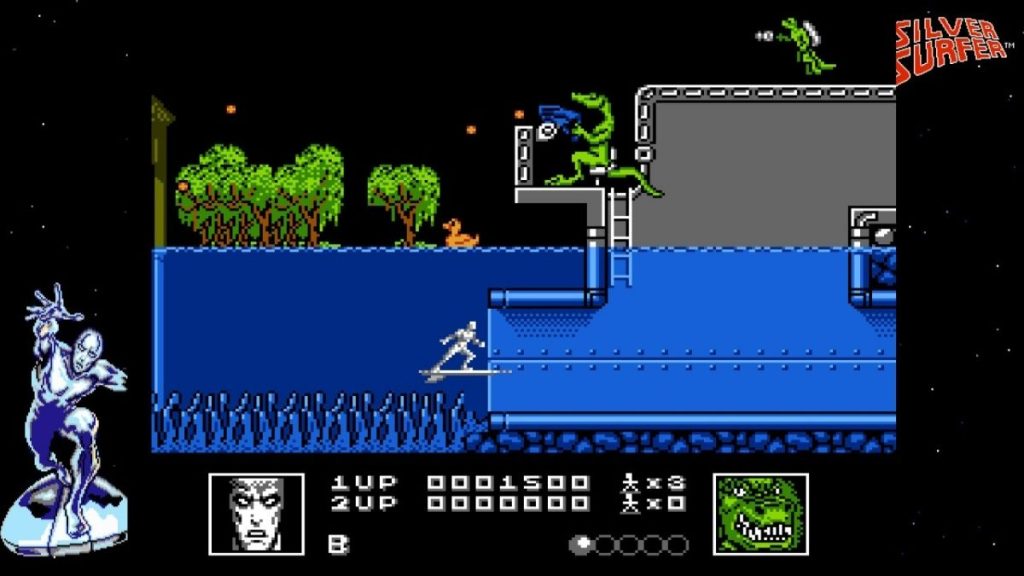Click the Silver Surfer face portrait

[x=256, y=513]
